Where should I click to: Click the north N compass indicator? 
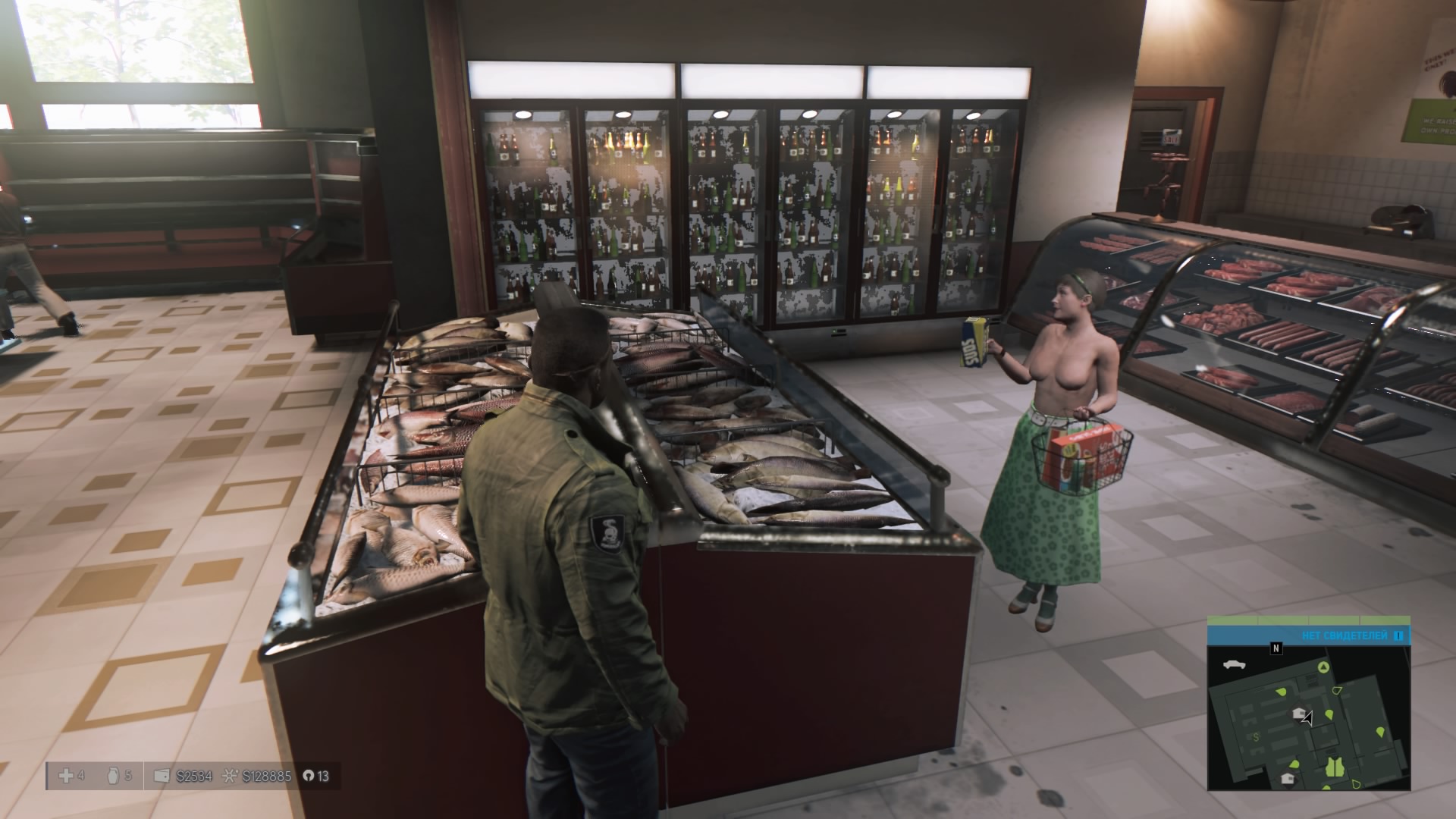[1276, 648]
